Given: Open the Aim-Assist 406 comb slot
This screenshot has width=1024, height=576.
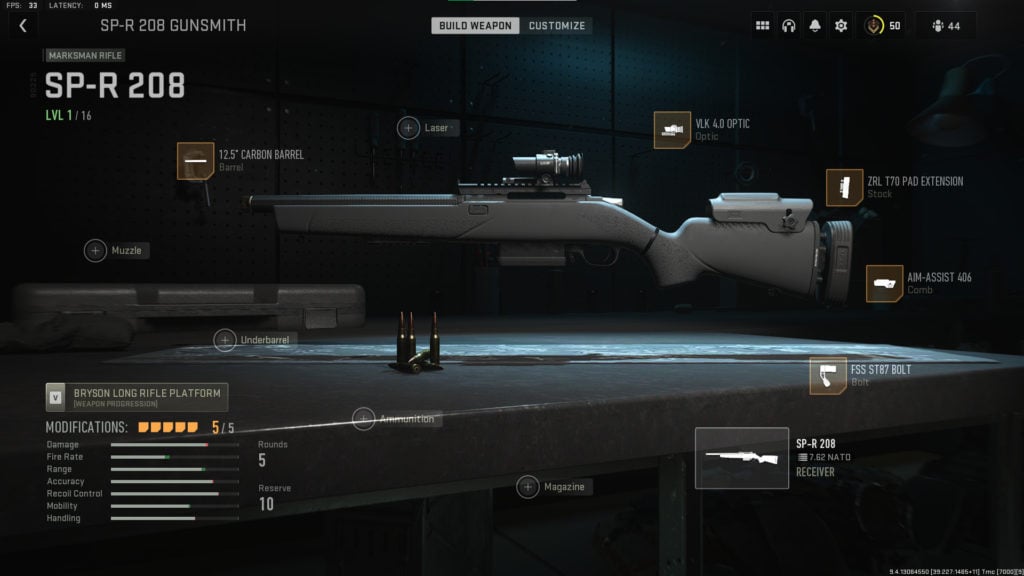Looking at the screenshot, I should 884,283.
